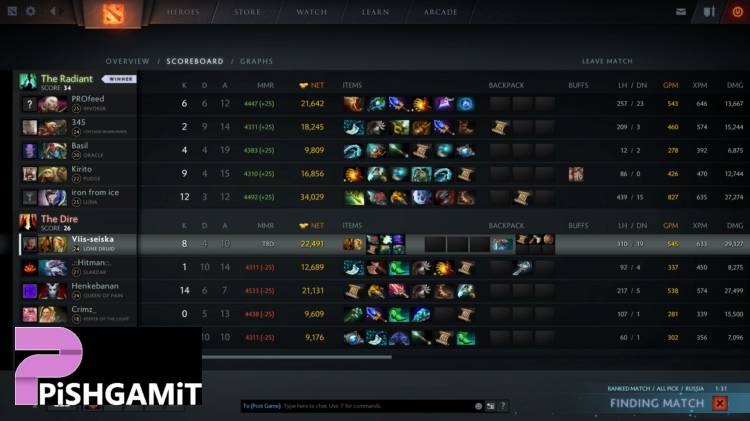Click the Leave Match button
Screen dimensions: 750x421
point(607,61)
